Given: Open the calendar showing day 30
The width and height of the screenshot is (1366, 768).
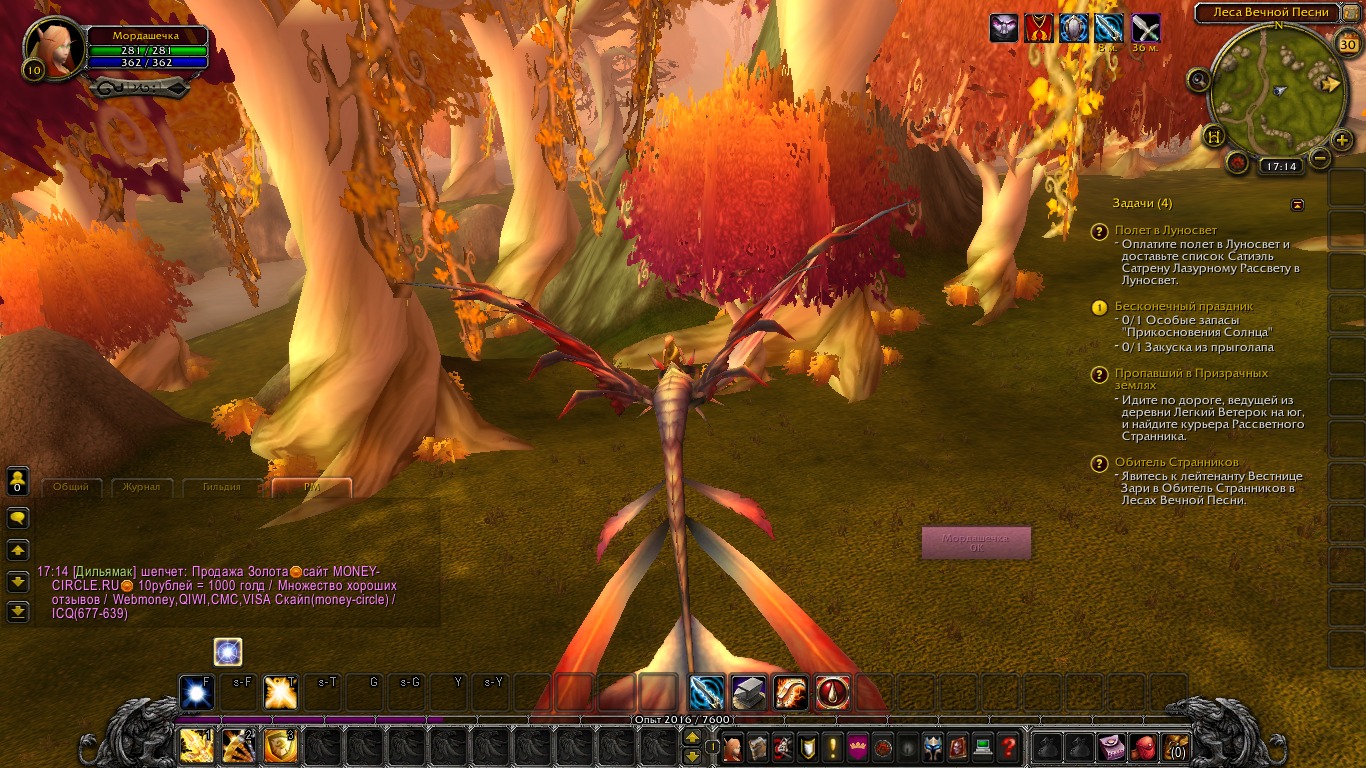Looking at the screenshot, I should point(1347,43).
